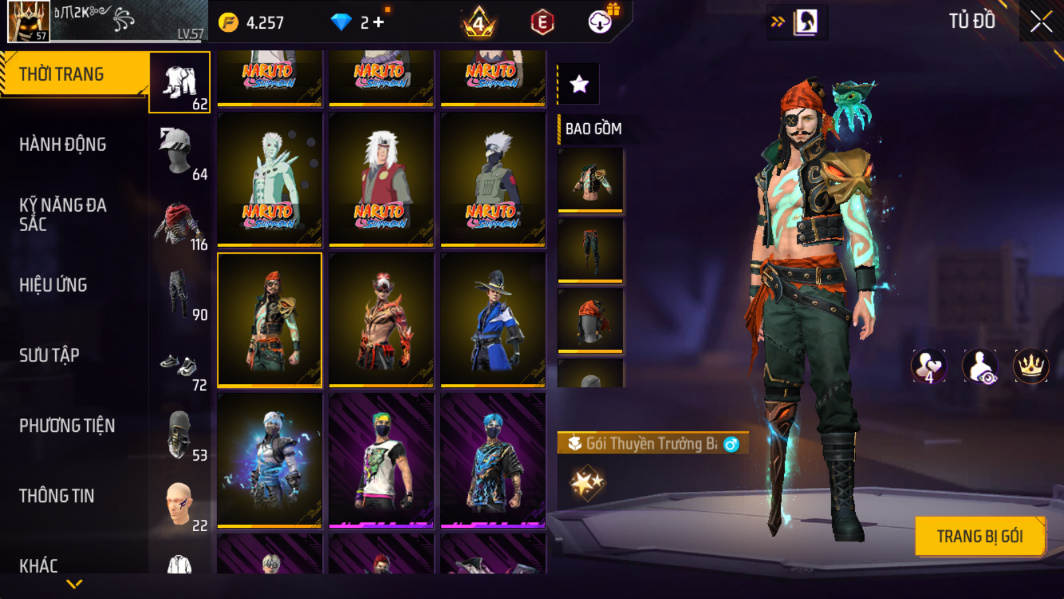Equip the bundle with TRANG BỊ GÓI
This screenshot has height=599, width=1064.
point(979,537)
